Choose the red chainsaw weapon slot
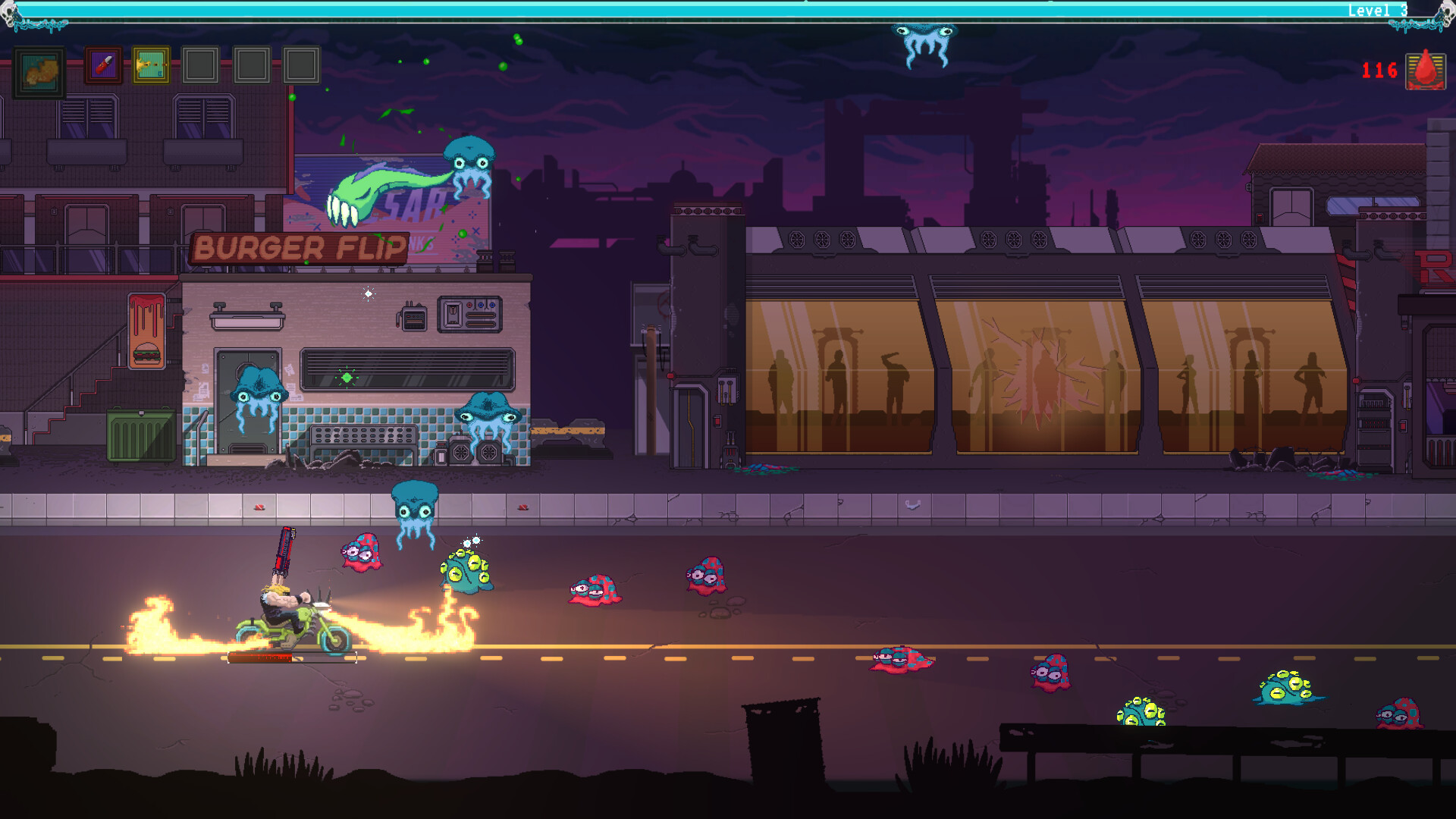 tap(103, 66)
